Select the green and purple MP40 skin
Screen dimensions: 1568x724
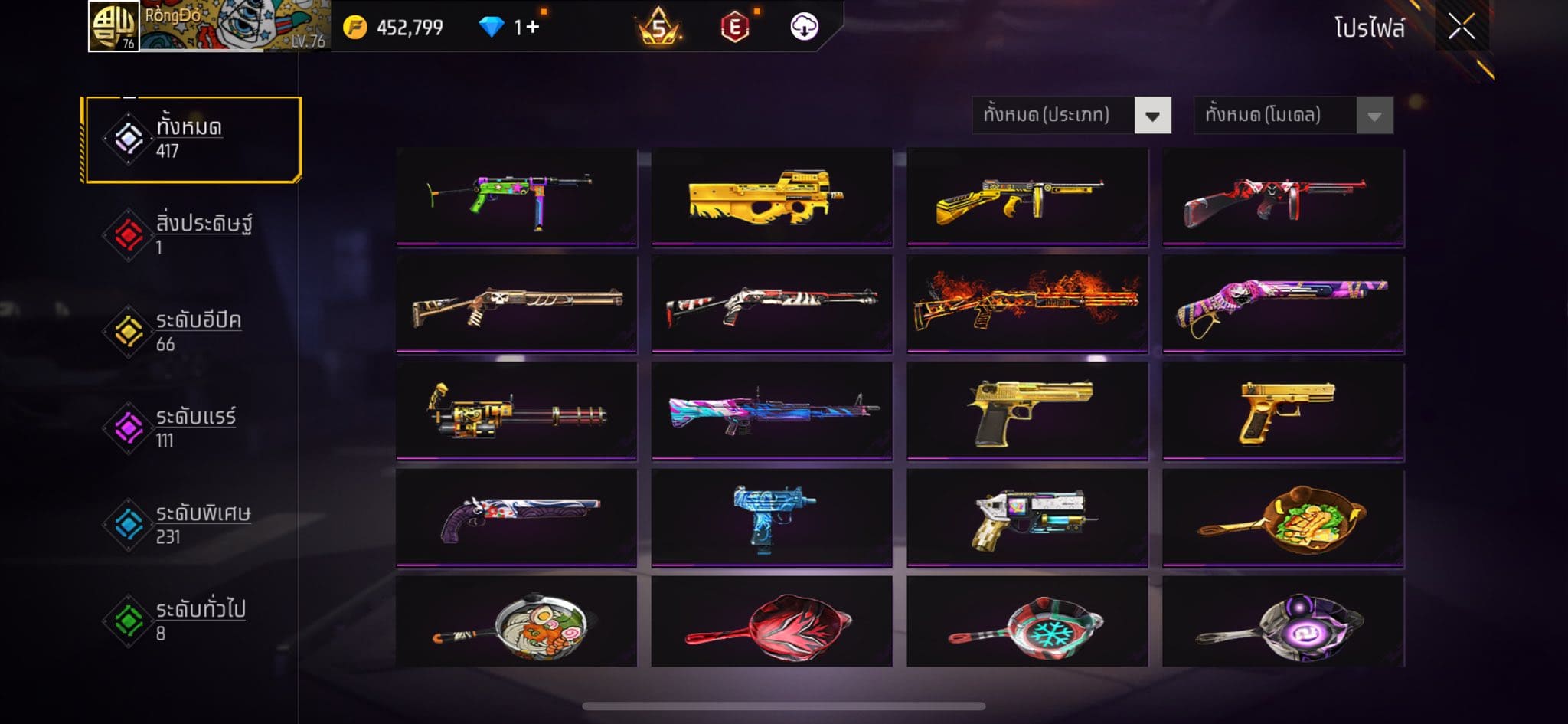[x=517, y=197]
